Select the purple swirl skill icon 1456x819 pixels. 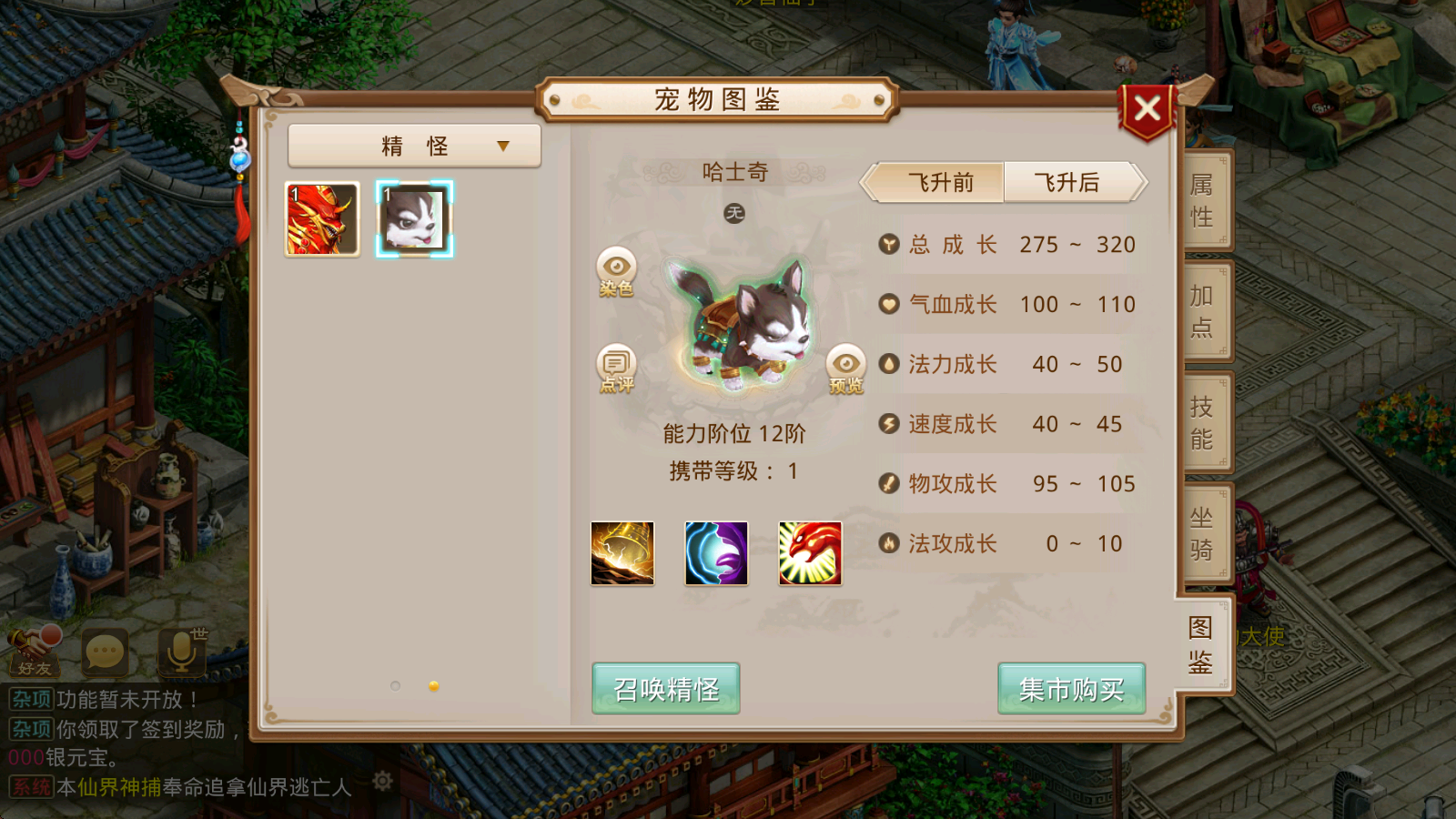(717, 553)
